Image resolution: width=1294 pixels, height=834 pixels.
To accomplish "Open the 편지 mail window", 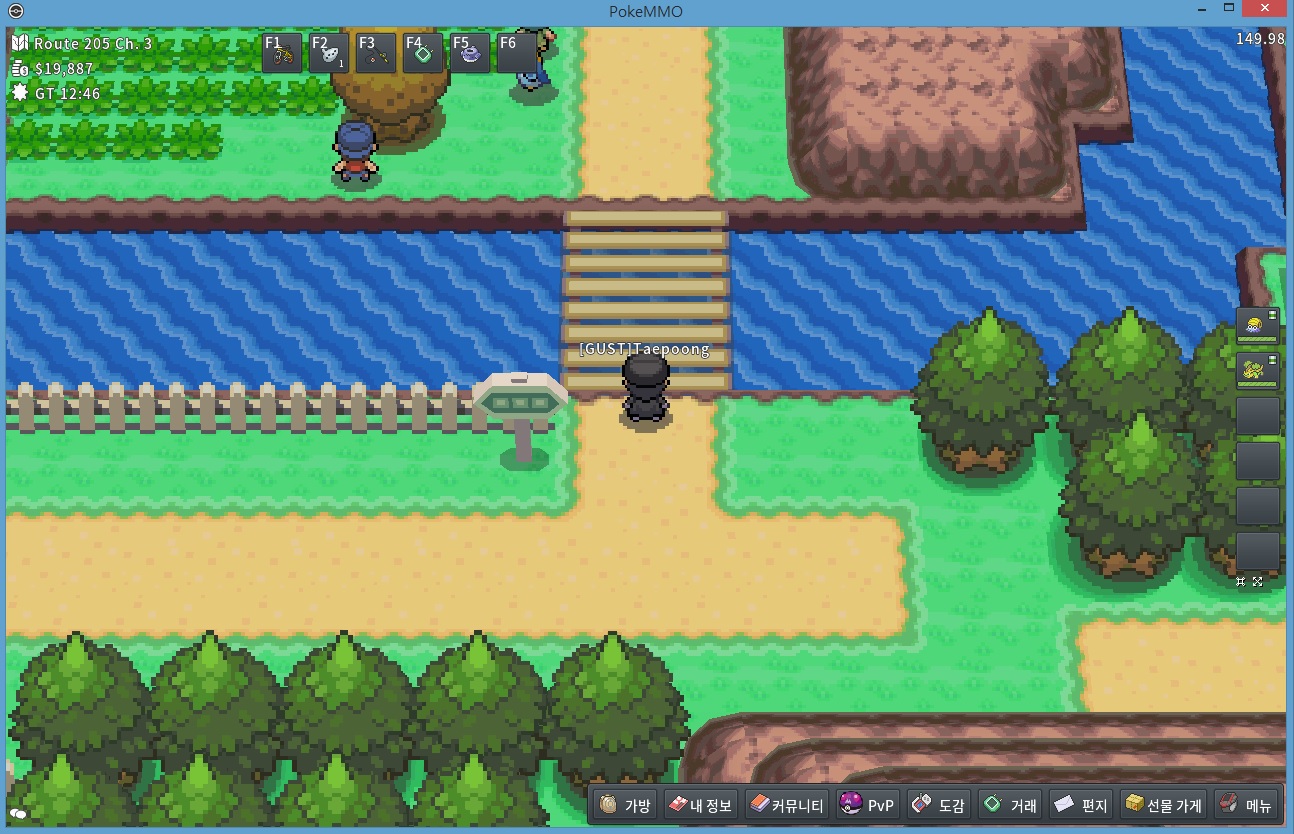I will [x=1081, y=805].
